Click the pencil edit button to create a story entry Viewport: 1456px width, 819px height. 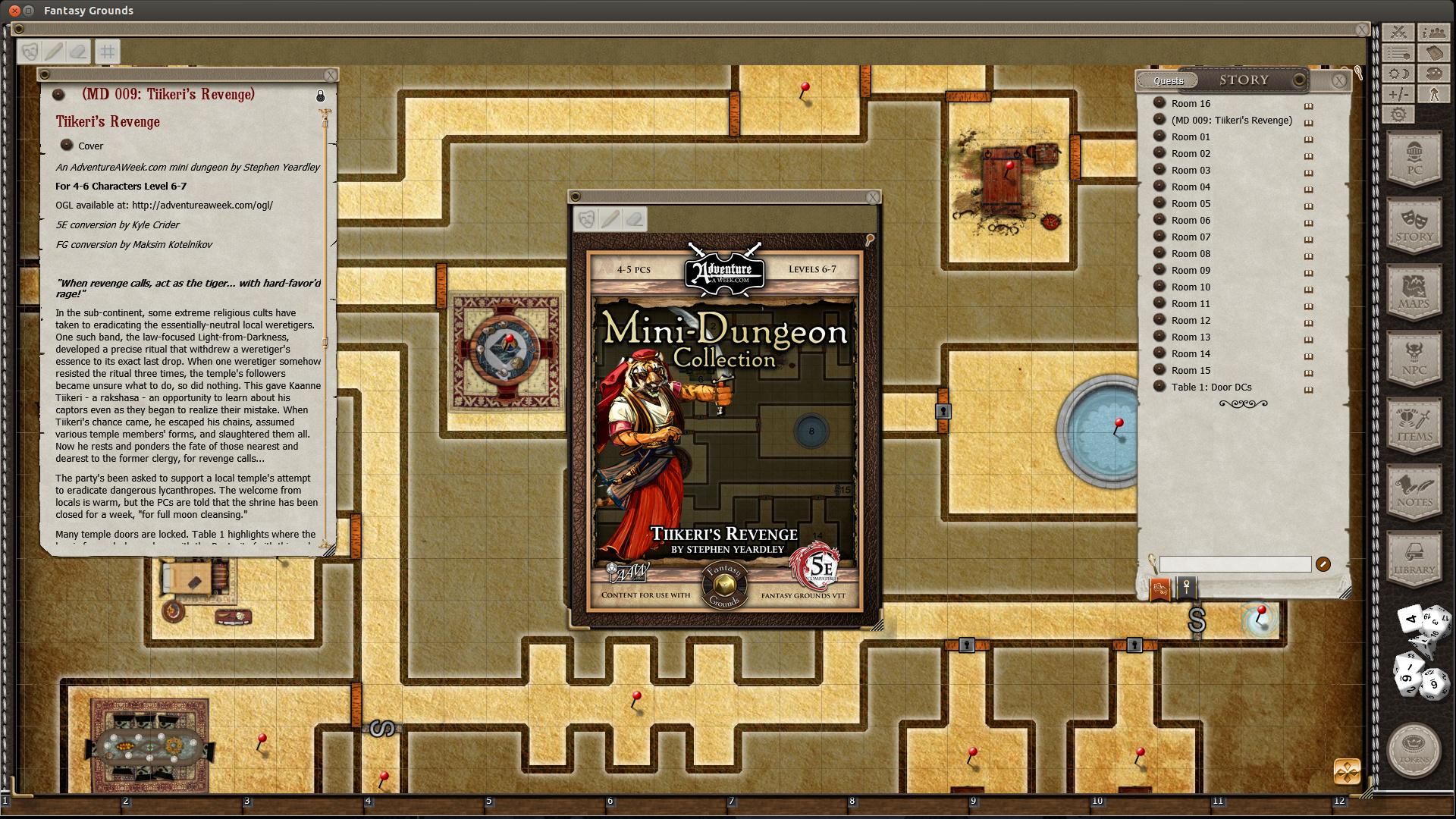[x=1324, y=564]
